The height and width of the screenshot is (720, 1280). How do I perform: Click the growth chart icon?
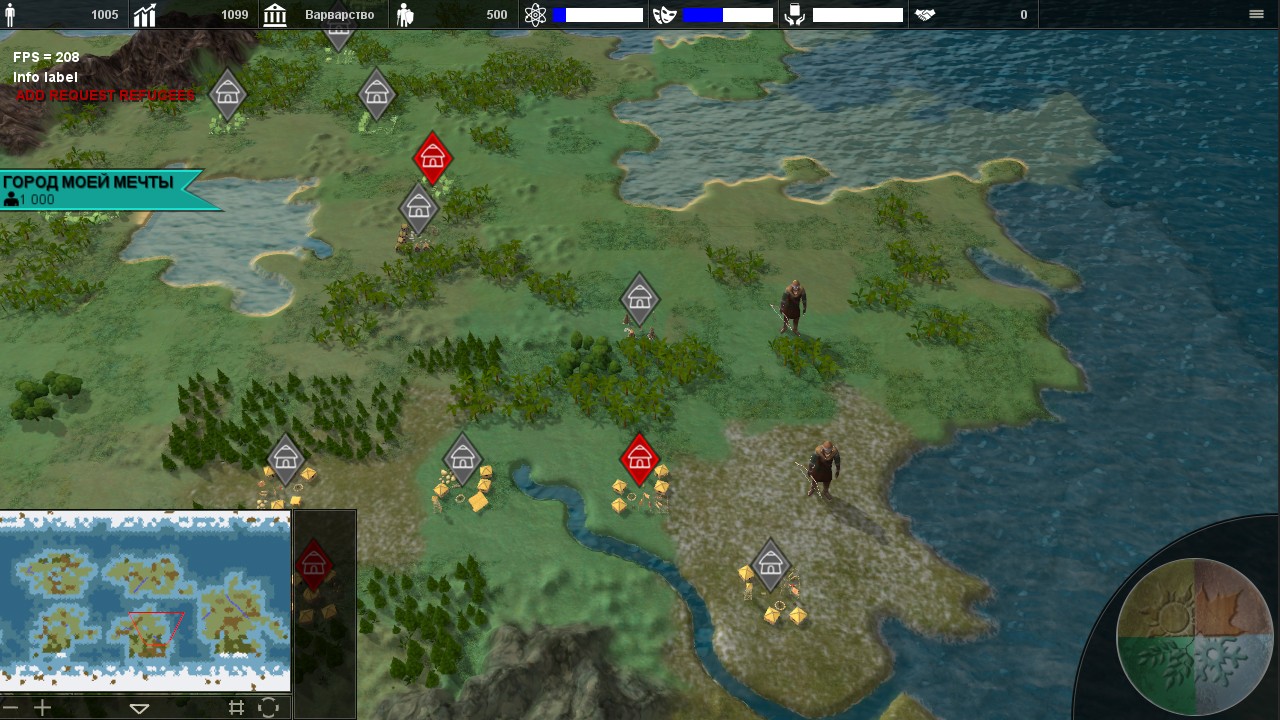(x=146, y=15)
